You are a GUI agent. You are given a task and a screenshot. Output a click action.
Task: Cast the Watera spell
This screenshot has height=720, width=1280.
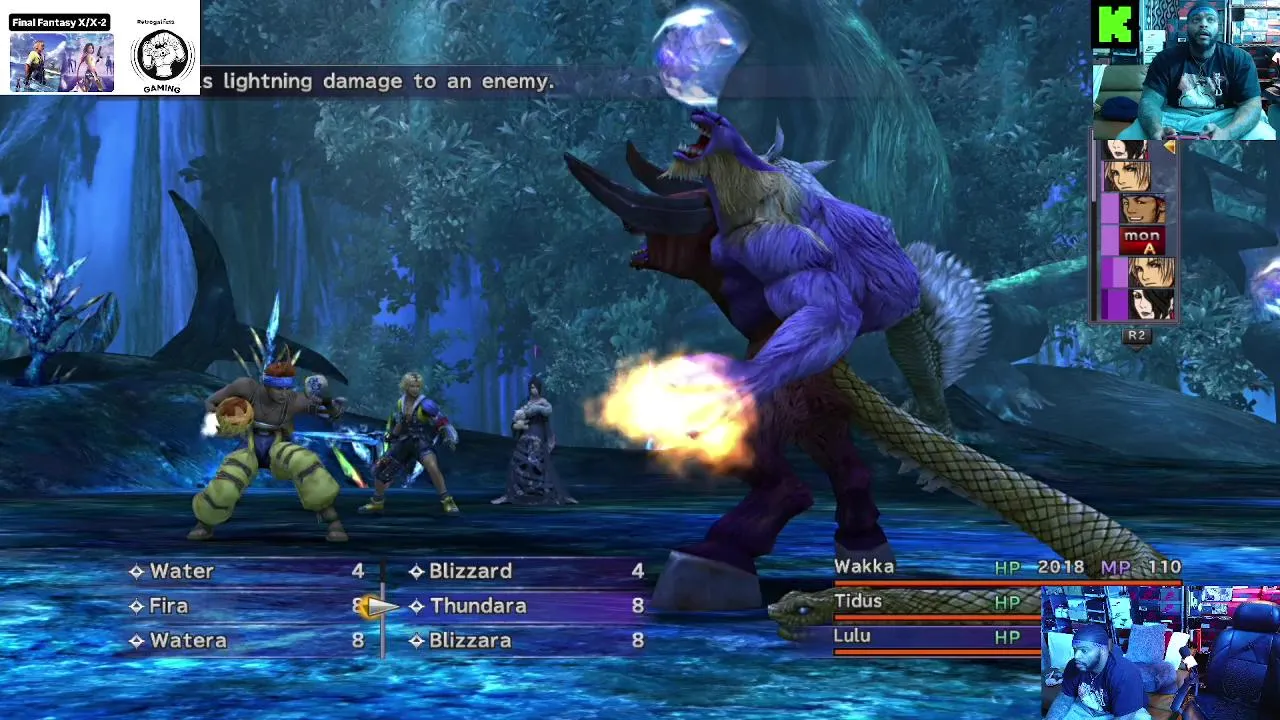pos(188,641)
